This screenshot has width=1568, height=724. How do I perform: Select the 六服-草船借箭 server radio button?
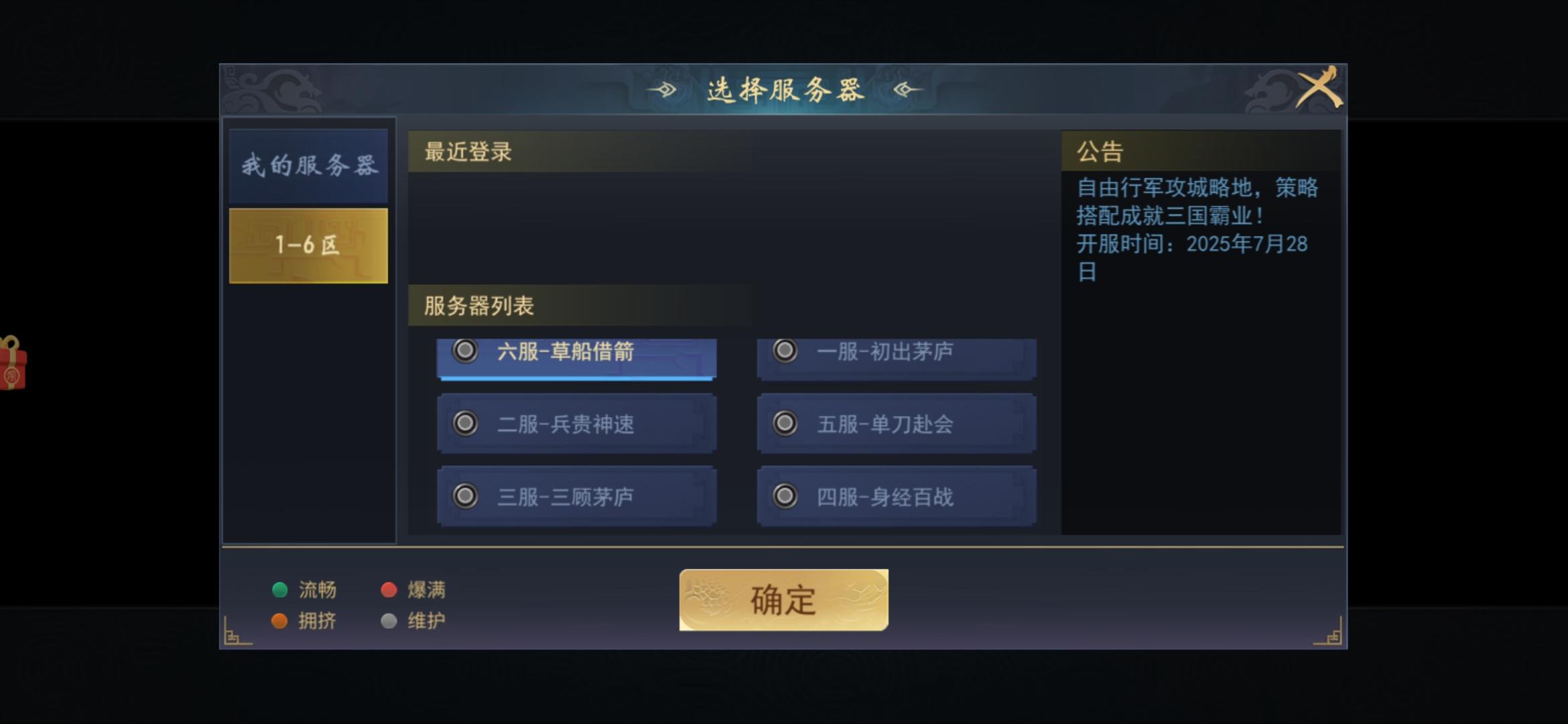(465, 351)
